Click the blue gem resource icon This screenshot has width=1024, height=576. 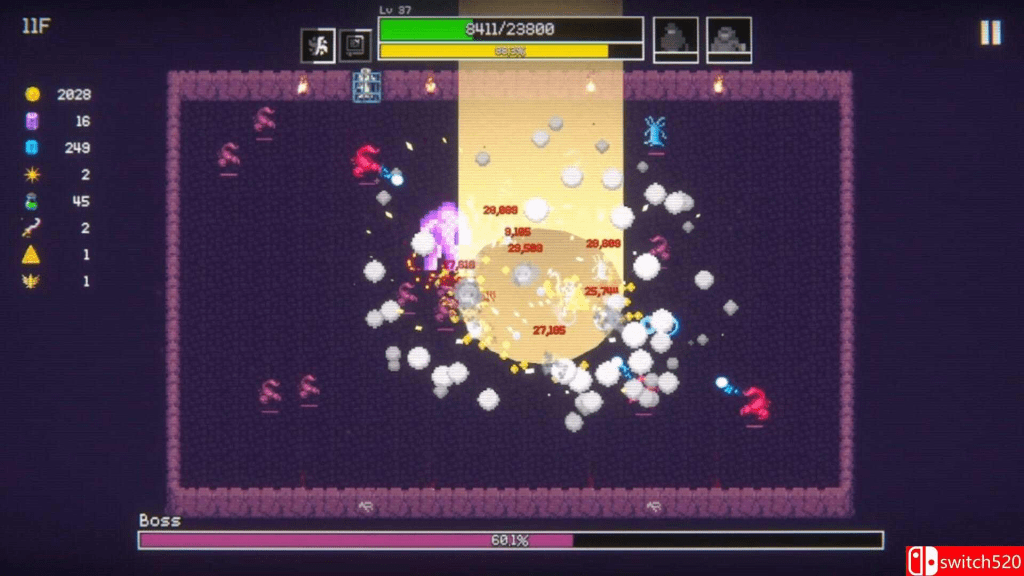coord(32,148)
